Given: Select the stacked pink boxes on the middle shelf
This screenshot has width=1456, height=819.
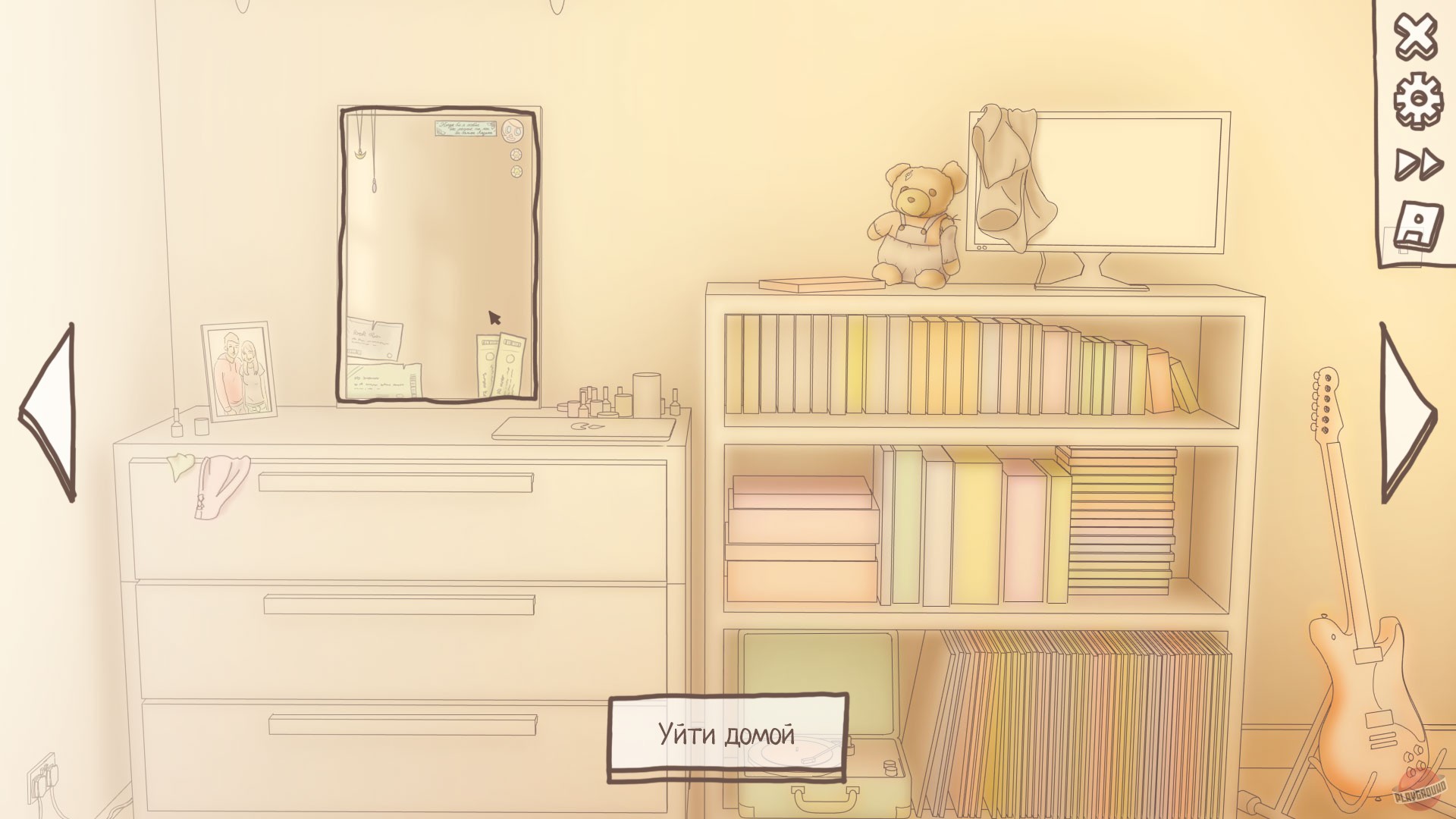Looking at the screenshot, I should coord(804,538).
